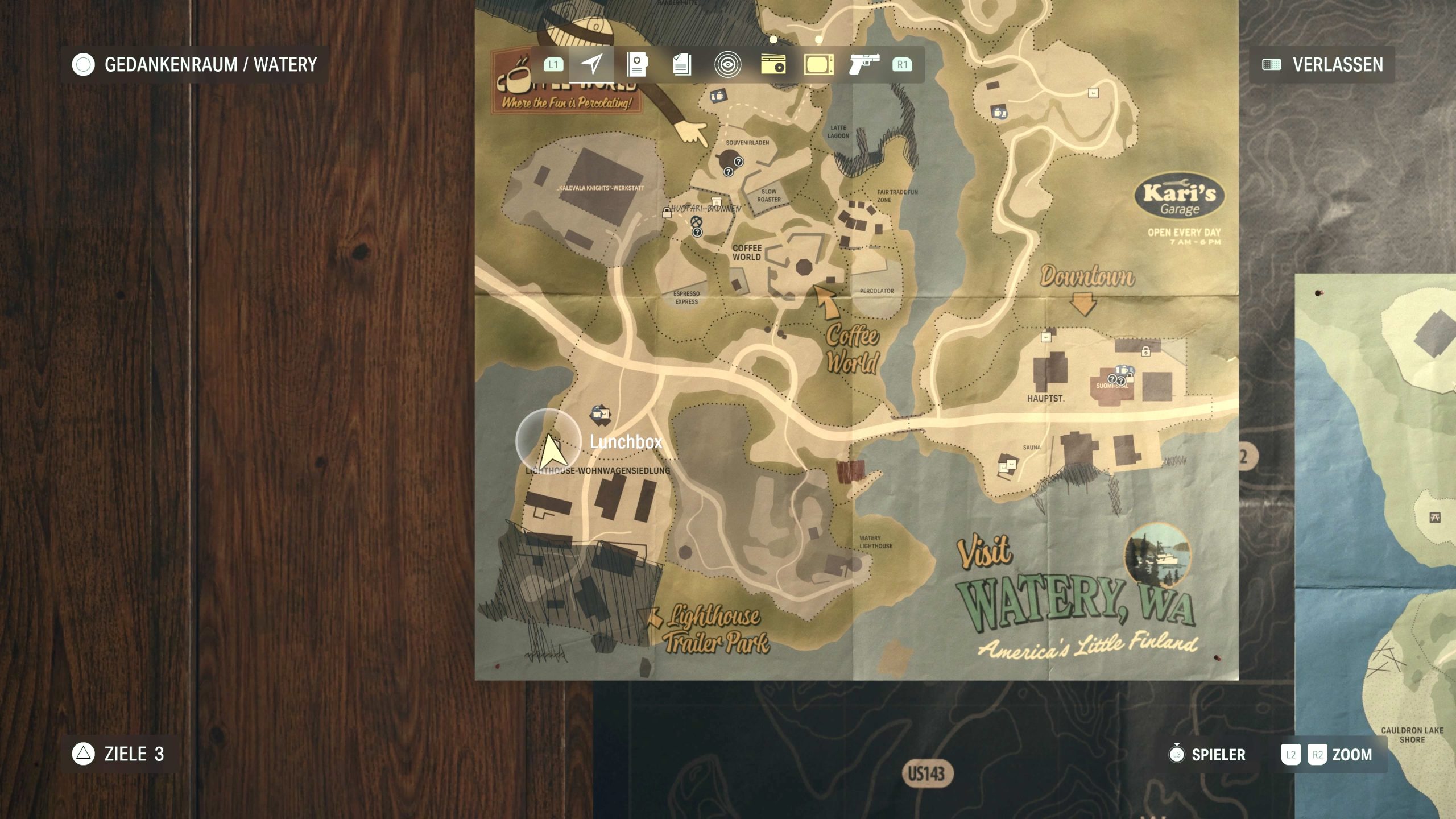The width and height of the screenshot is (1456, 819).
Task: Open the radio broadcasts tab
Action: 773,64
